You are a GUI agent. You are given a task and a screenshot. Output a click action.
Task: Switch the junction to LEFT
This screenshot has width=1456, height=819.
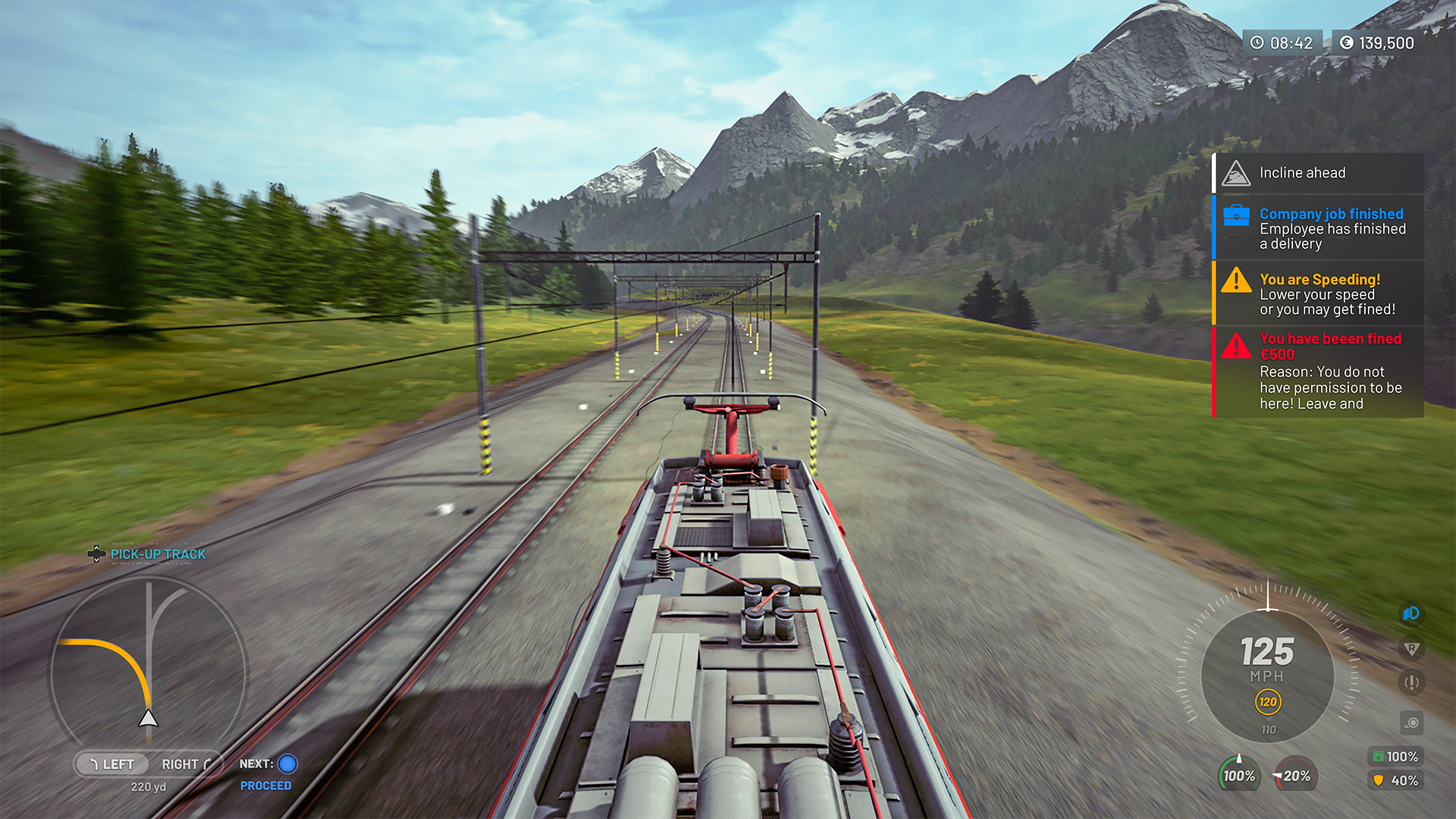[111, 764]
